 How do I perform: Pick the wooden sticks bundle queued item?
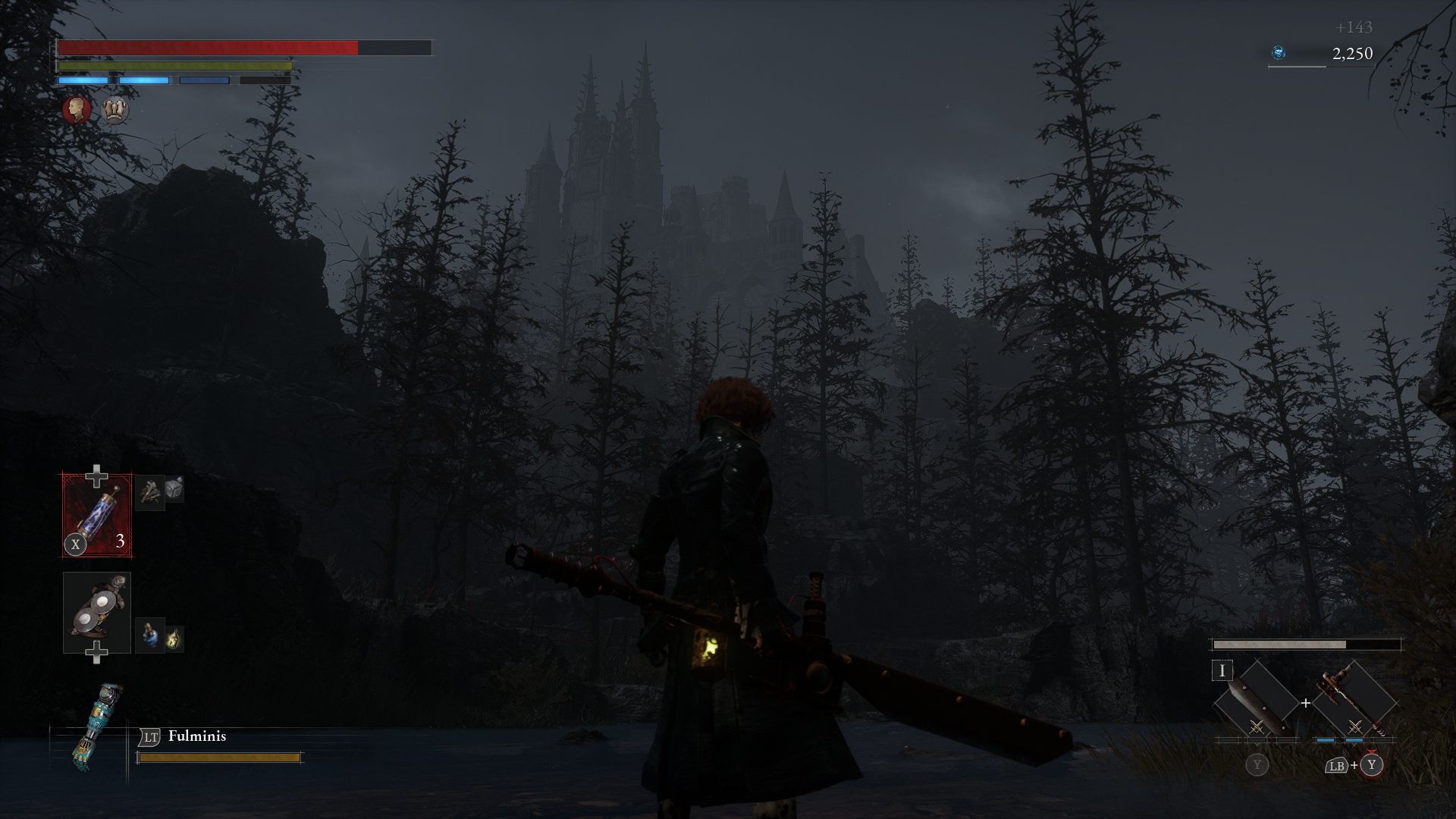149,491
